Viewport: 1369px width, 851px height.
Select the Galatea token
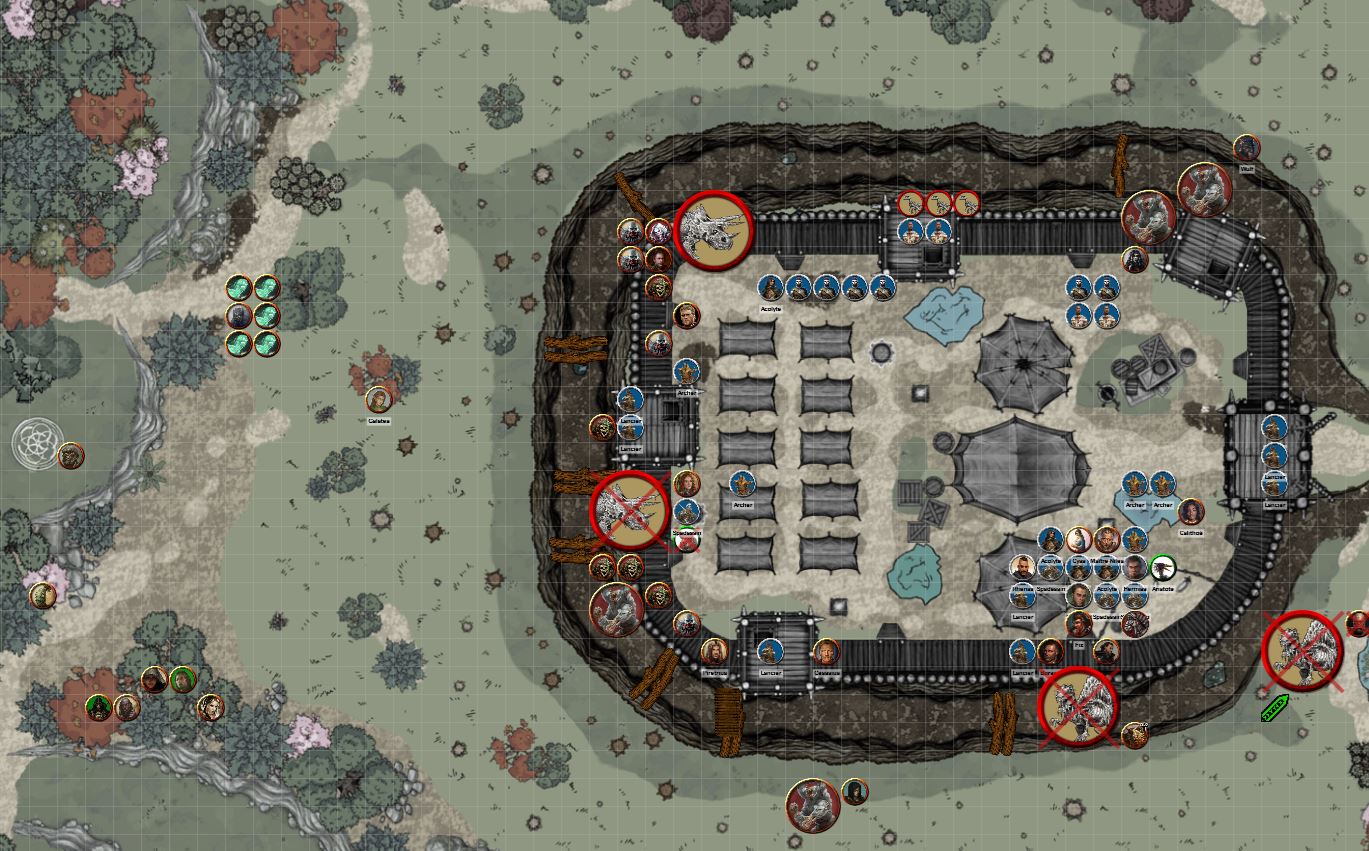pos(378,400)
